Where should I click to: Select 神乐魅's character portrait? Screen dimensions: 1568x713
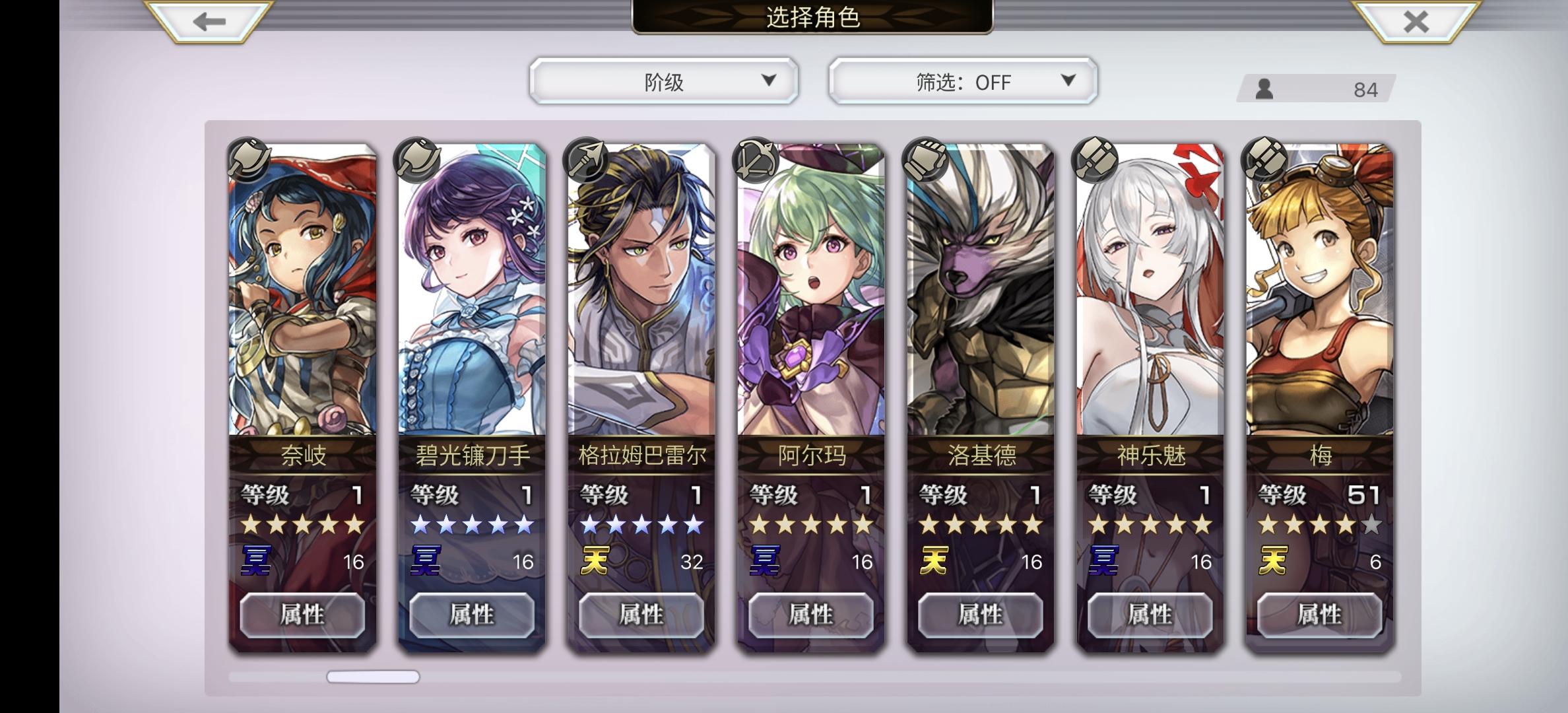[x=1148, y=290]
